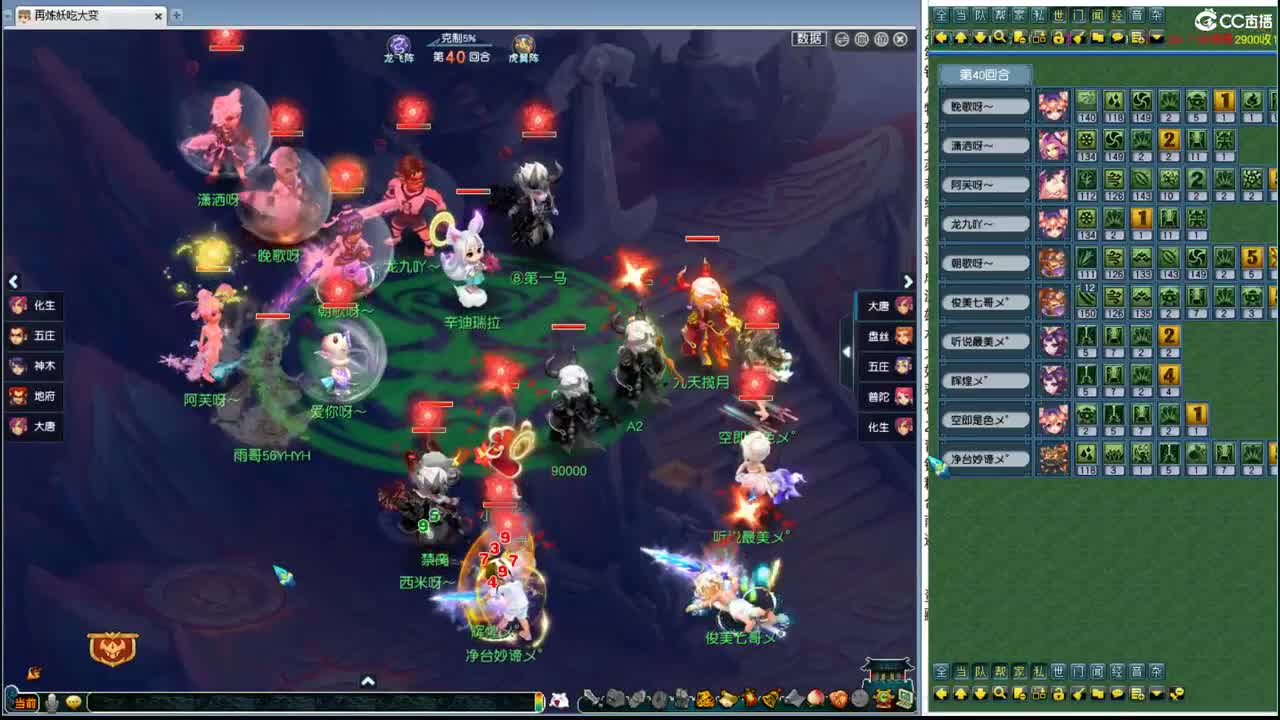
Task: Expand the chat bar with the upward chevron
Action: [x=368, y=680]
